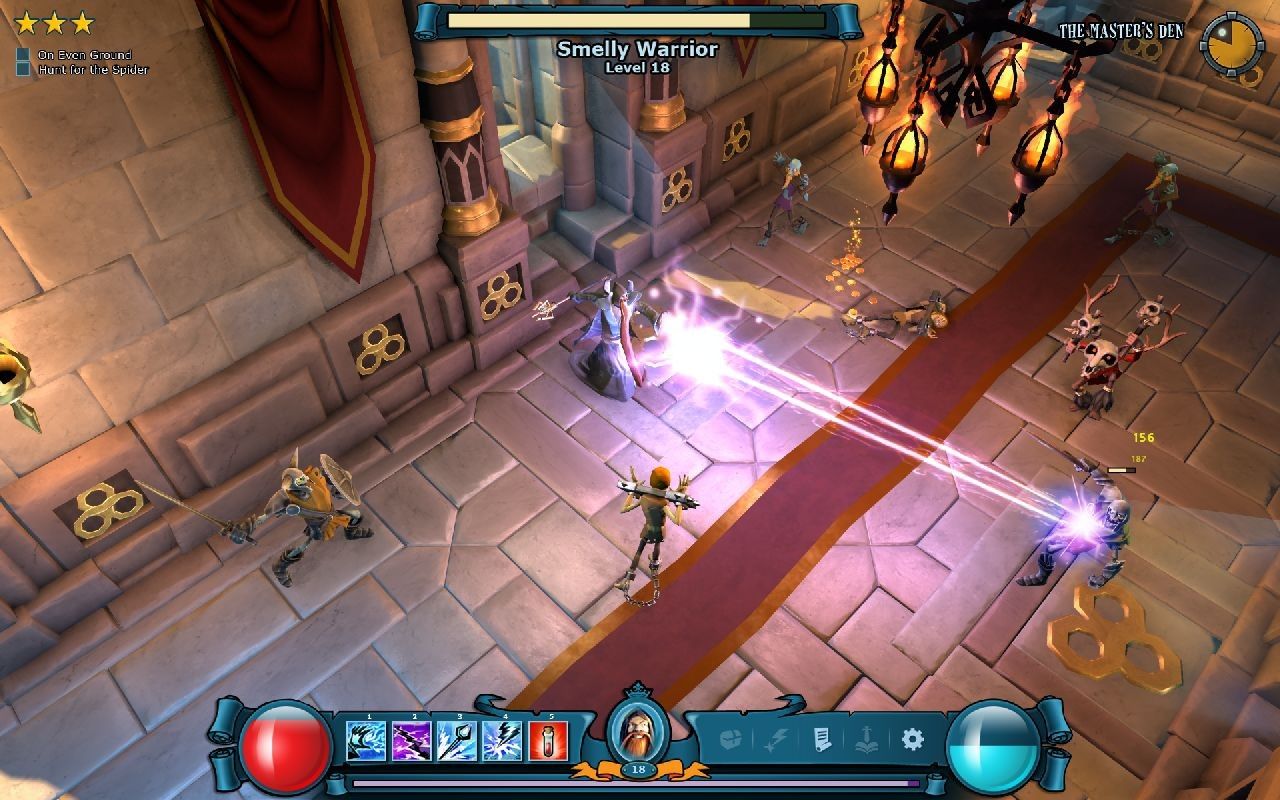Use the staff strike ability in slot 3
This screenshot has width=1280, height=800.
(x=458, y=741)
